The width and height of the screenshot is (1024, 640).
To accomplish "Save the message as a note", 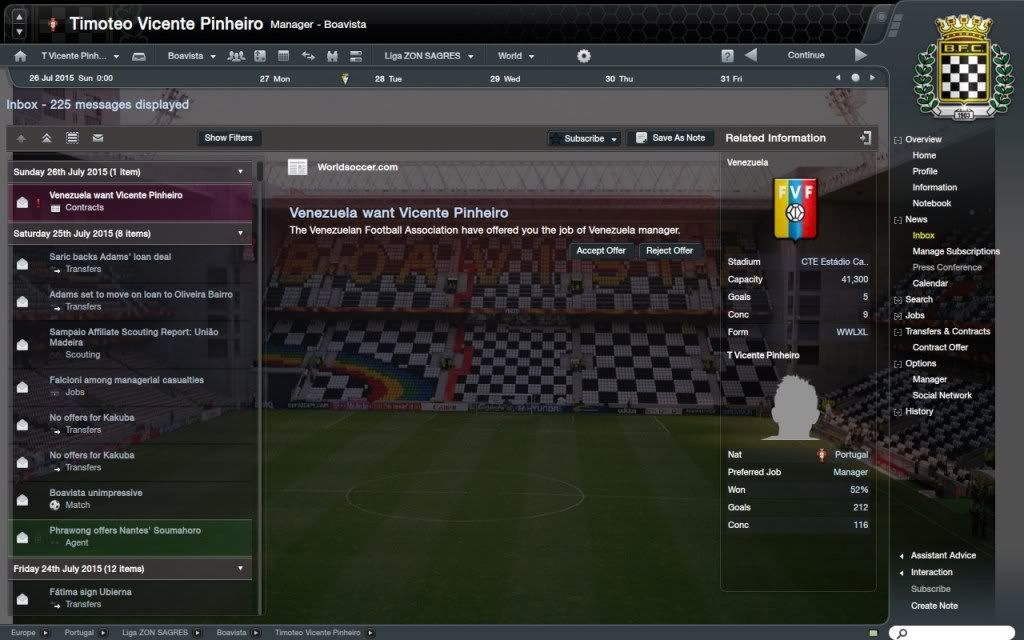I will tap(670, 139).
